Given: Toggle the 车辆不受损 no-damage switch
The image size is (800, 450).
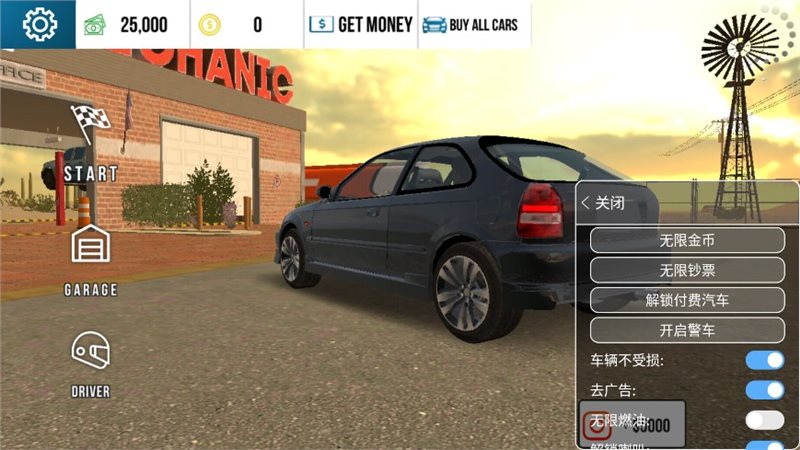Looking at the screenshot, I should [765, 360].
